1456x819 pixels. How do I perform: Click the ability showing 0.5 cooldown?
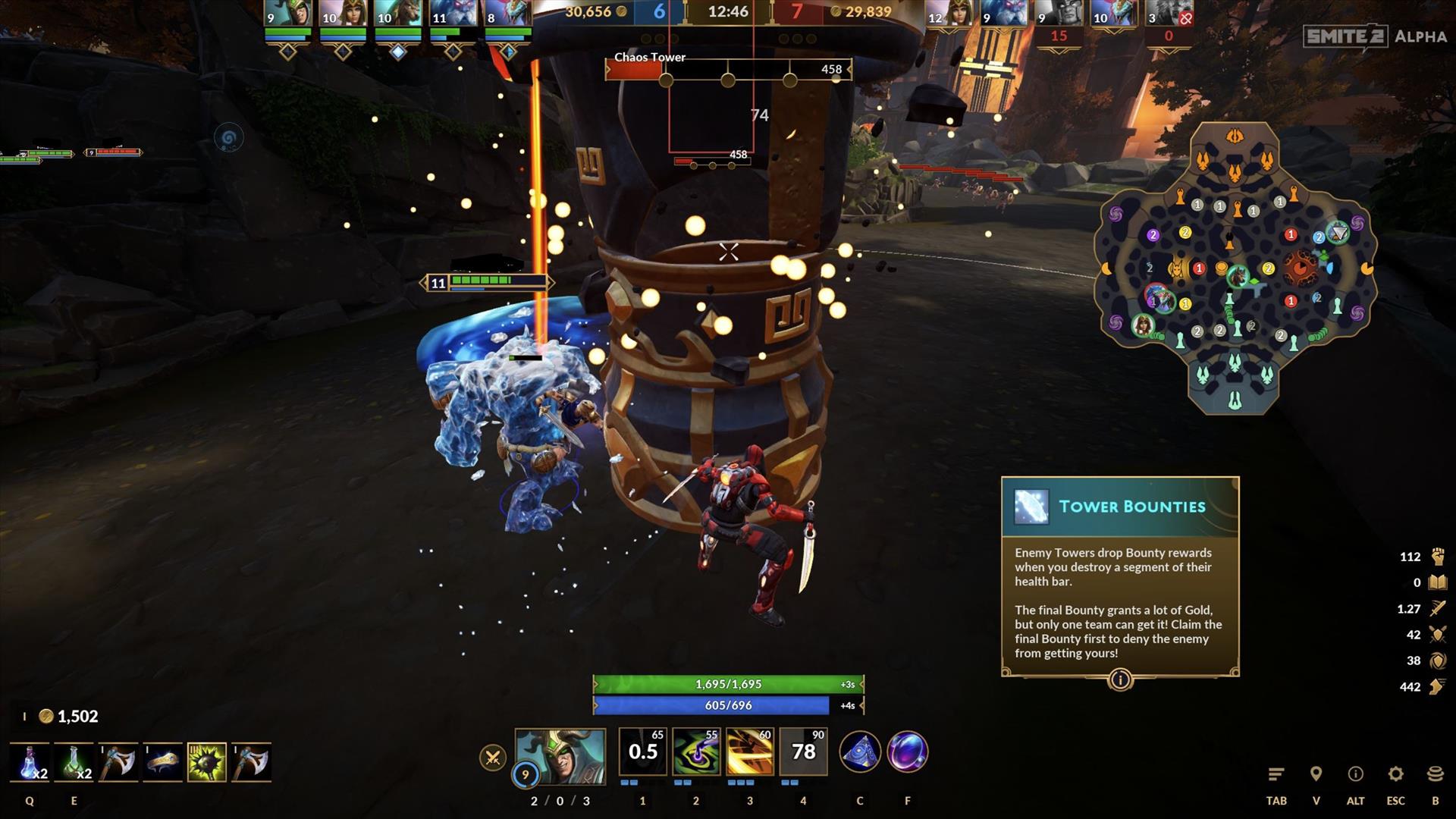pyautogui.click(x=642, y=752)
